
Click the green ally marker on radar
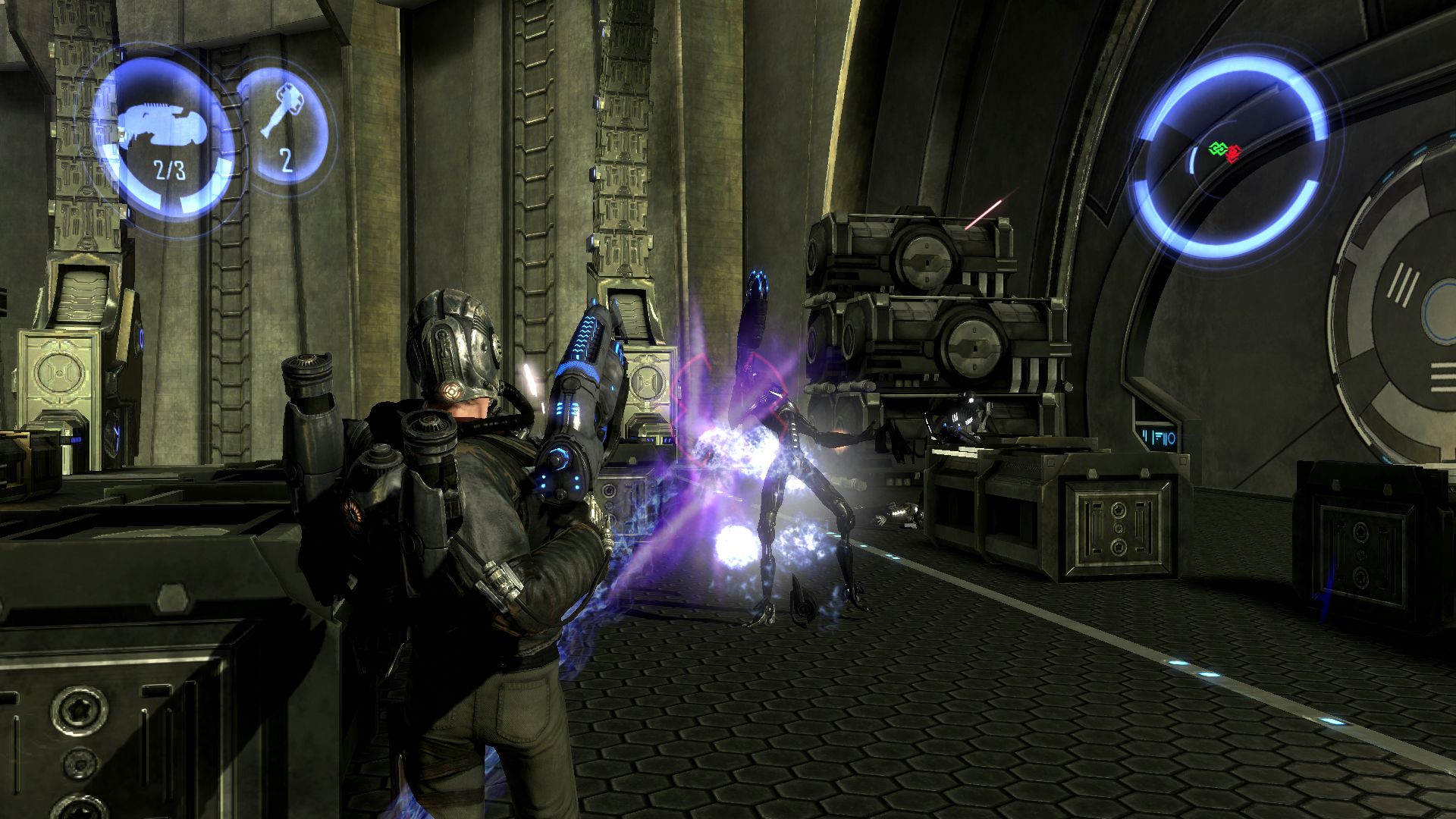(1216, 149)
